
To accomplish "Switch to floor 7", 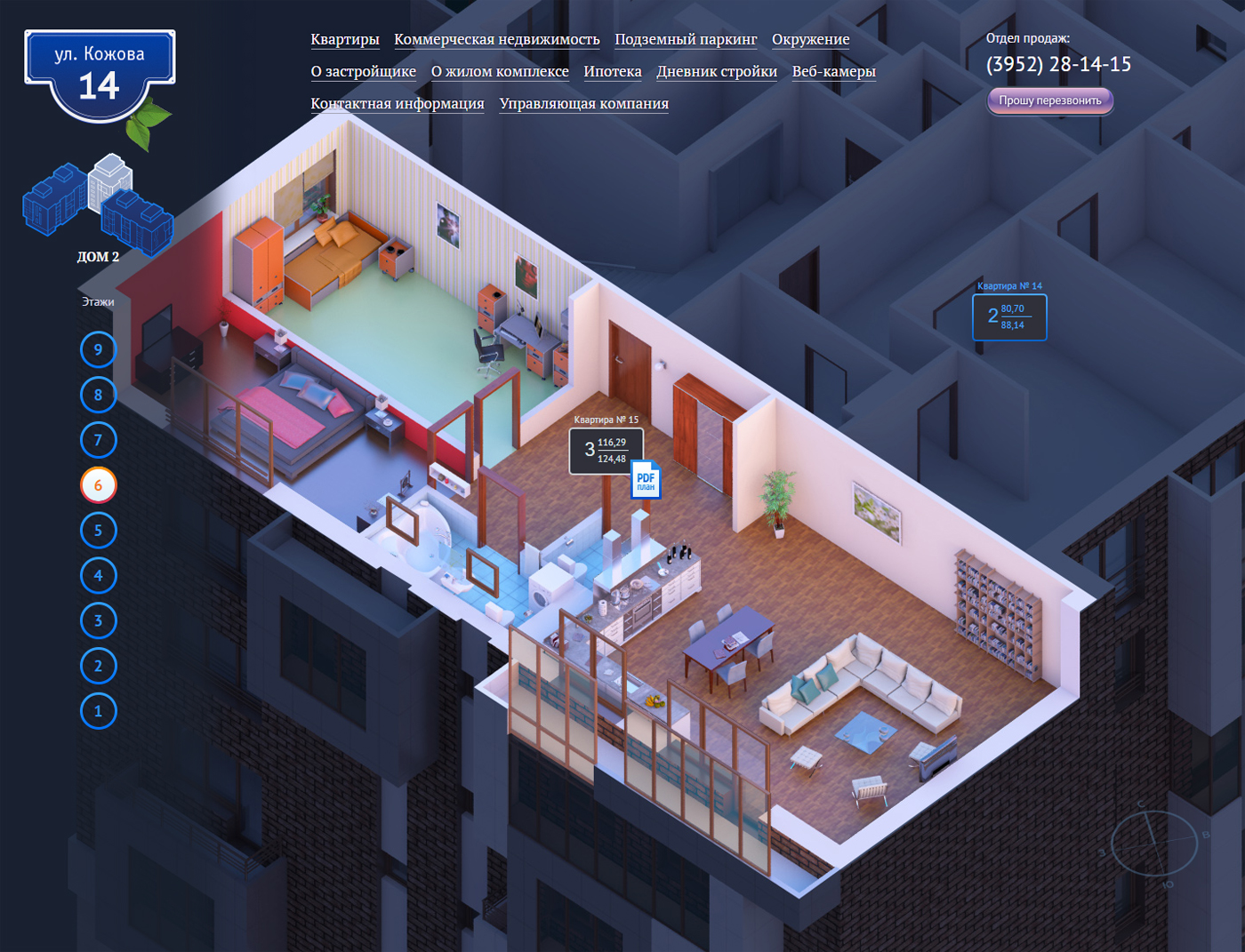I will coord(98,440).
